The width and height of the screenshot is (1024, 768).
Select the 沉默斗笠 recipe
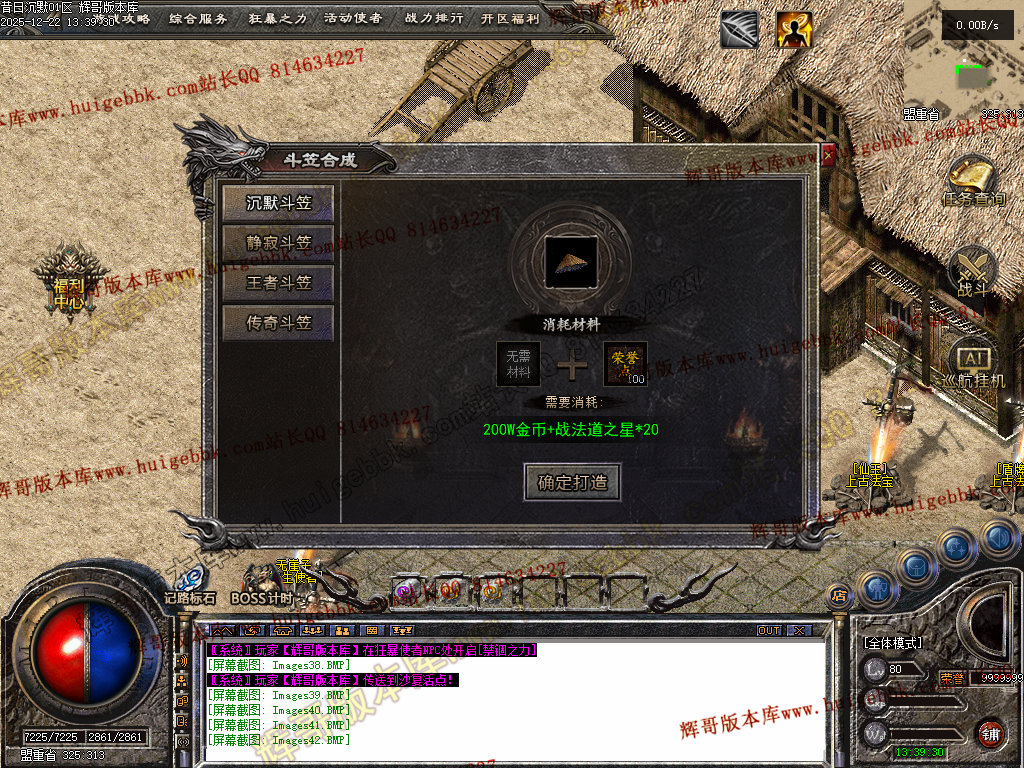pos(279,203)
